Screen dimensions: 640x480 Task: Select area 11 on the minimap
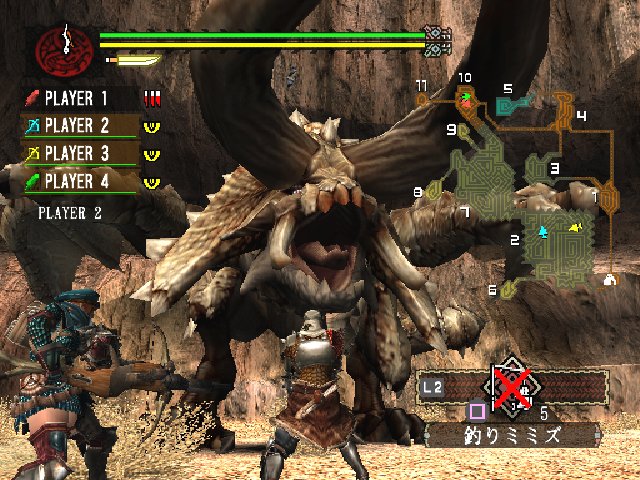[422, 98]
